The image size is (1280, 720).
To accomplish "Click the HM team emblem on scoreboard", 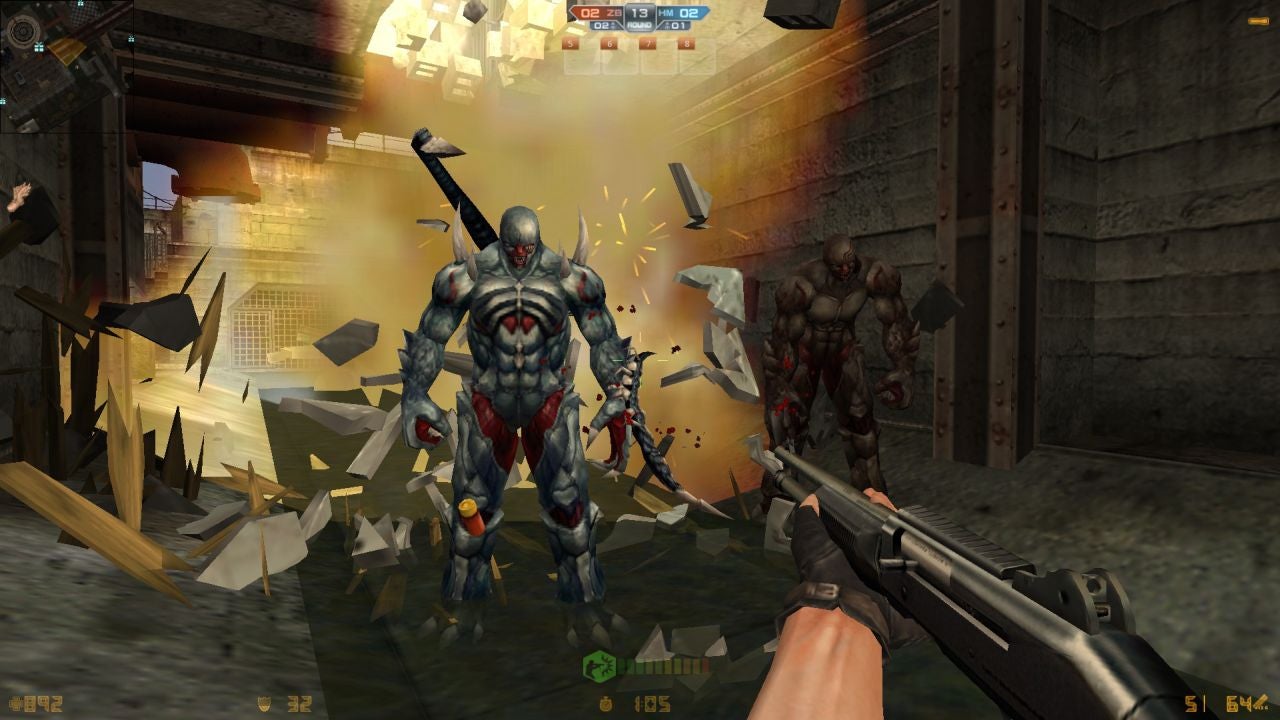I will (665, 12).
